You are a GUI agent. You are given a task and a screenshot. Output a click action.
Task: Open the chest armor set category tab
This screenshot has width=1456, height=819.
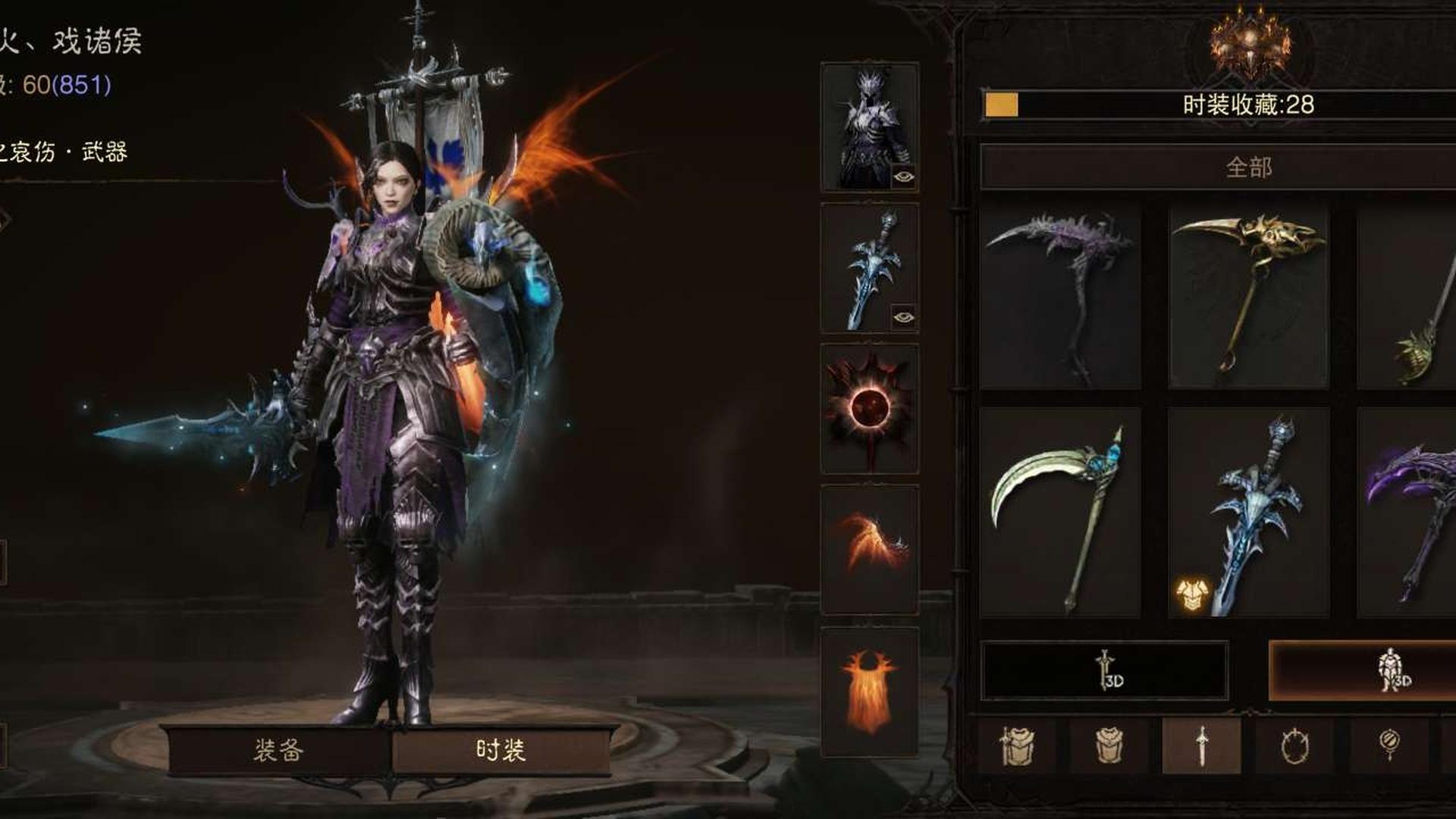pyautogui.click(x=1017, y=746)
